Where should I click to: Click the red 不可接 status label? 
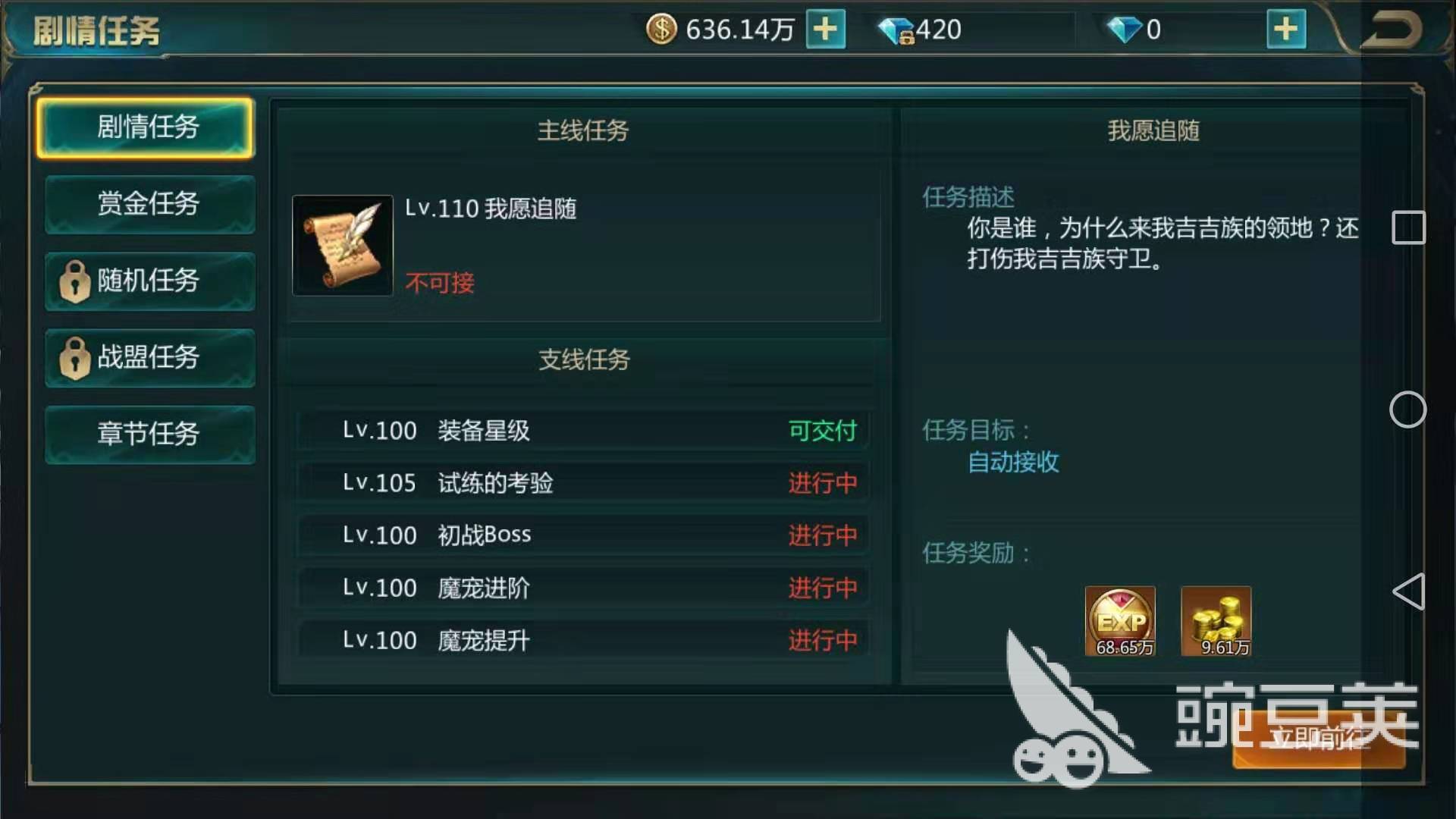point(440,283)
